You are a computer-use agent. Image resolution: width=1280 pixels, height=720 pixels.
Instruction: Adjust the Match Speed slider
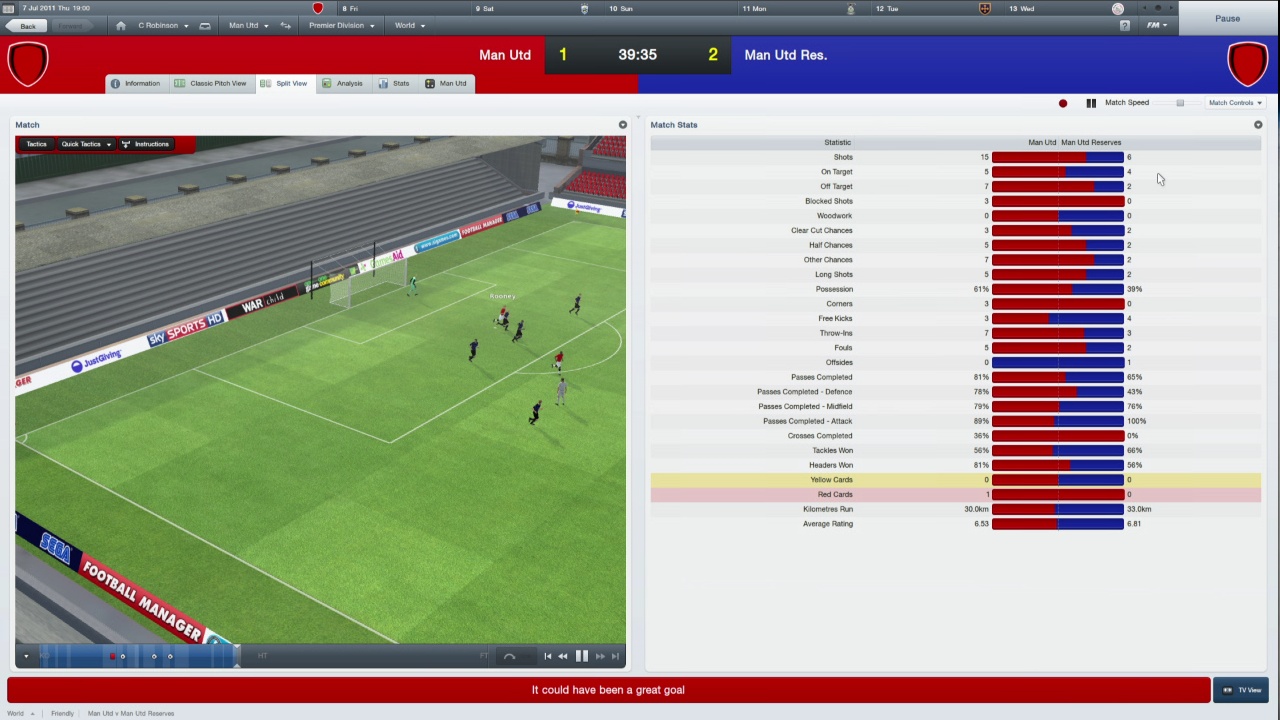1179,102
